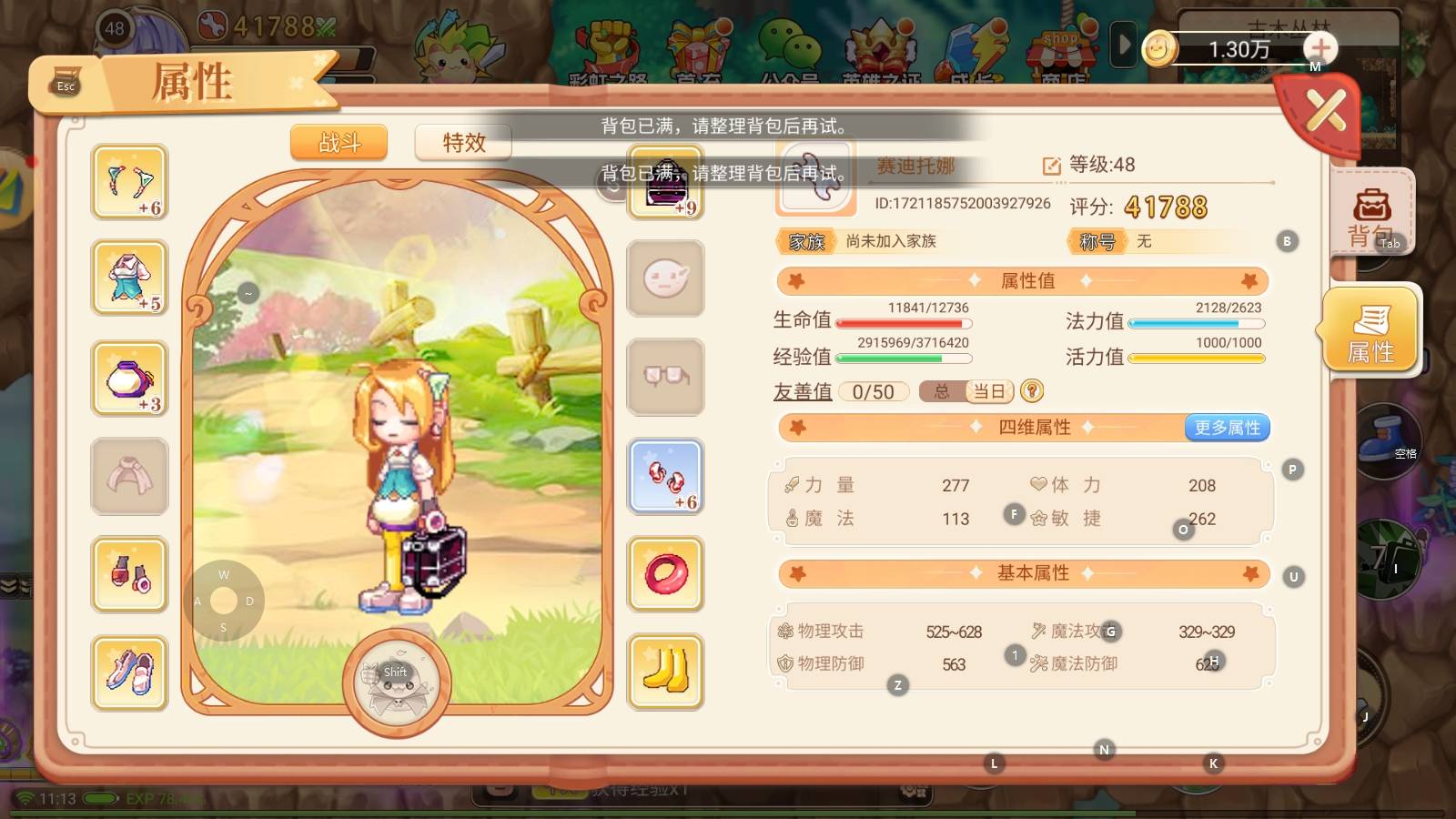Toggle the 当日 friendliness view
Image resolution: width=1456 pixels, height=819 pixels.
[989, 391]
